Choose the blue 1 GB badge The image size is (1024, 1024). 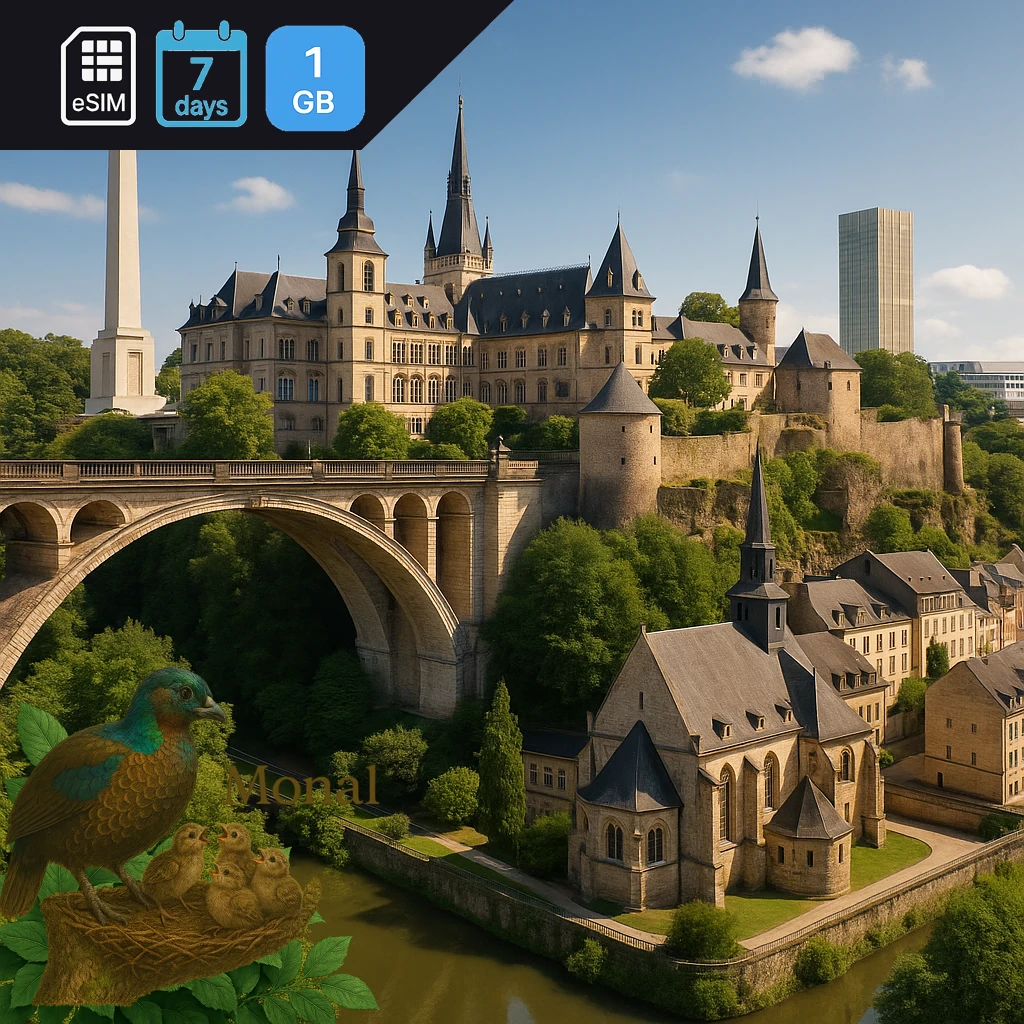click(314, 78)
